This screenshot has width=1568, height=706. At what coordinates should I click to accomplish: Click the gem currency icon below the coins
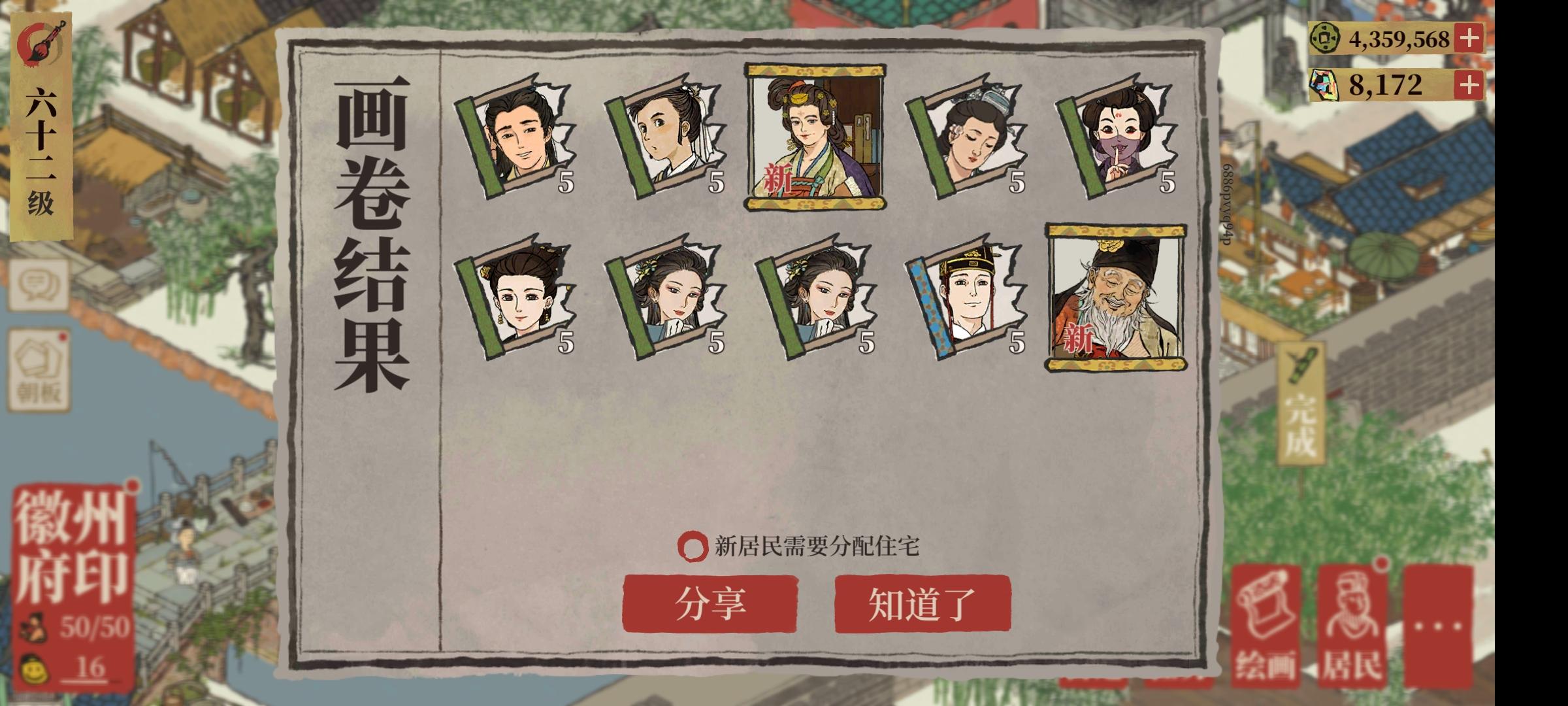pos(1326,84)
